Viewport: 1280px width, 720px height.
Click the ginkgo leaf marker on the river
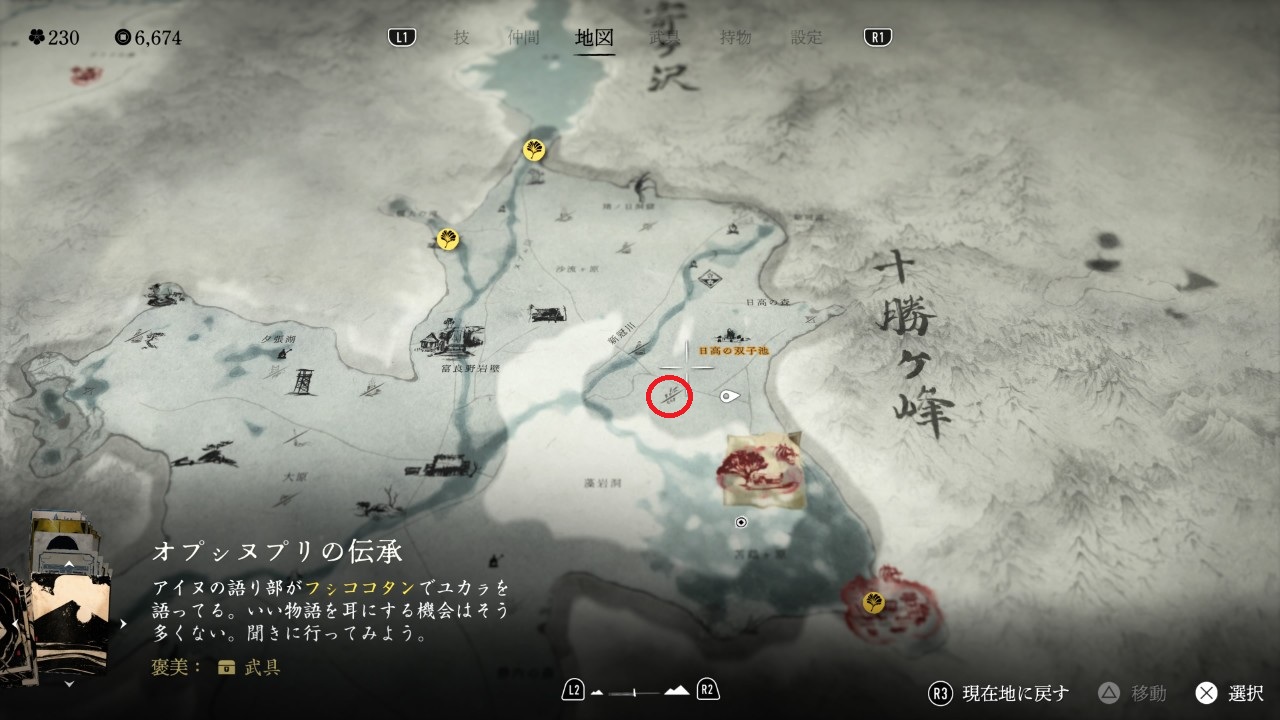click(535, 151)
